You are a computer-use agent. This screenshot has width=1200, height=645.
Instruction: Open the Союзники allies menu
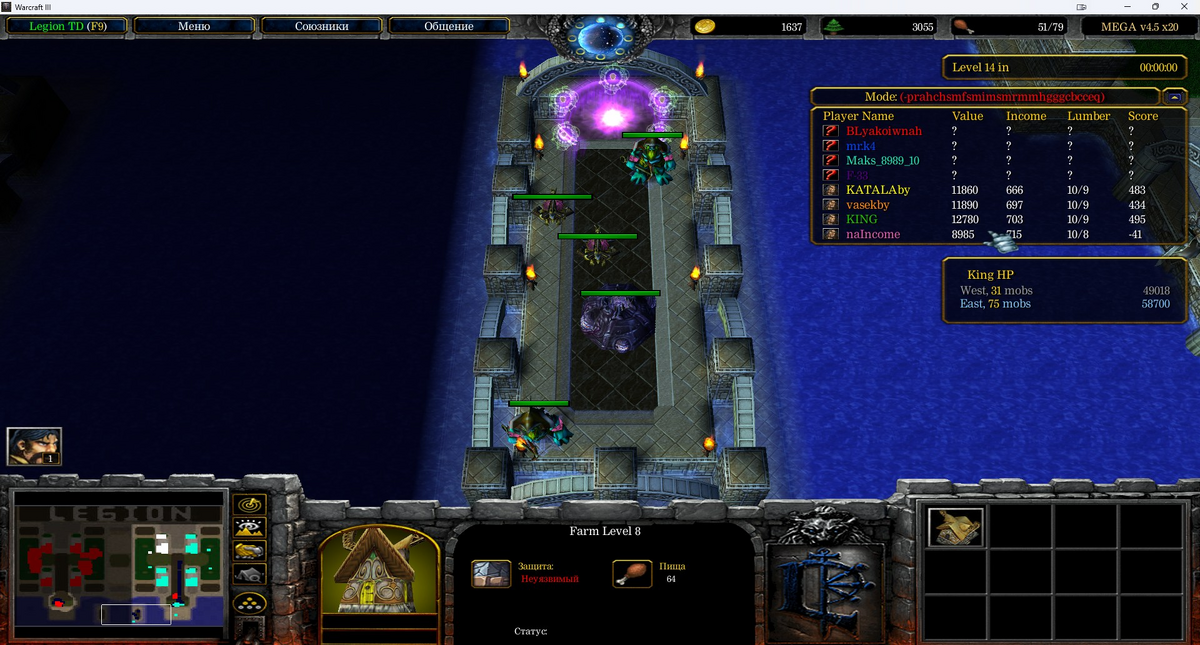(321, 26)
